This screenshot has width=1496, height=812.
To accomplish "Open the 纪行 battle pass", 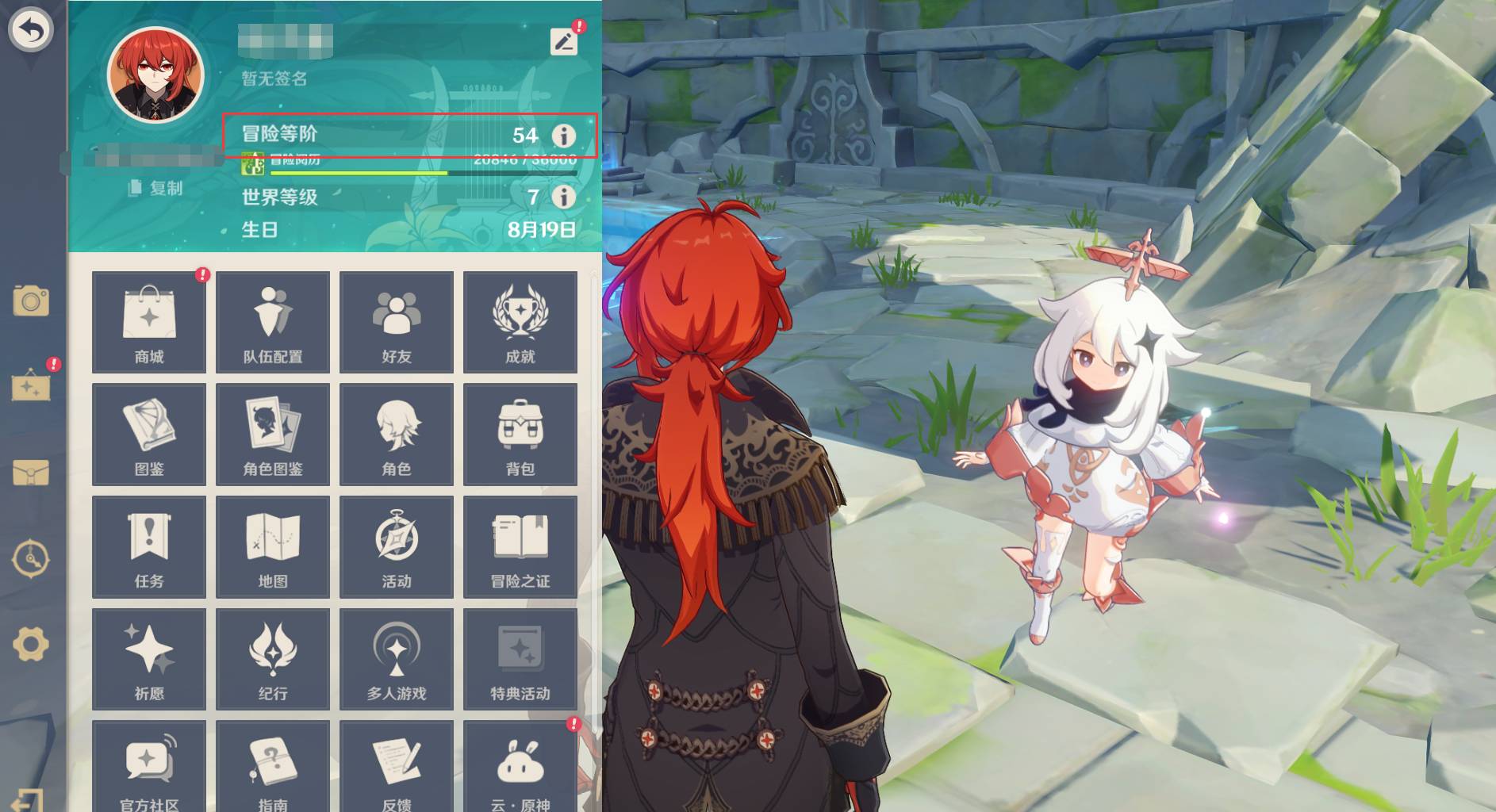I will 273,660.
